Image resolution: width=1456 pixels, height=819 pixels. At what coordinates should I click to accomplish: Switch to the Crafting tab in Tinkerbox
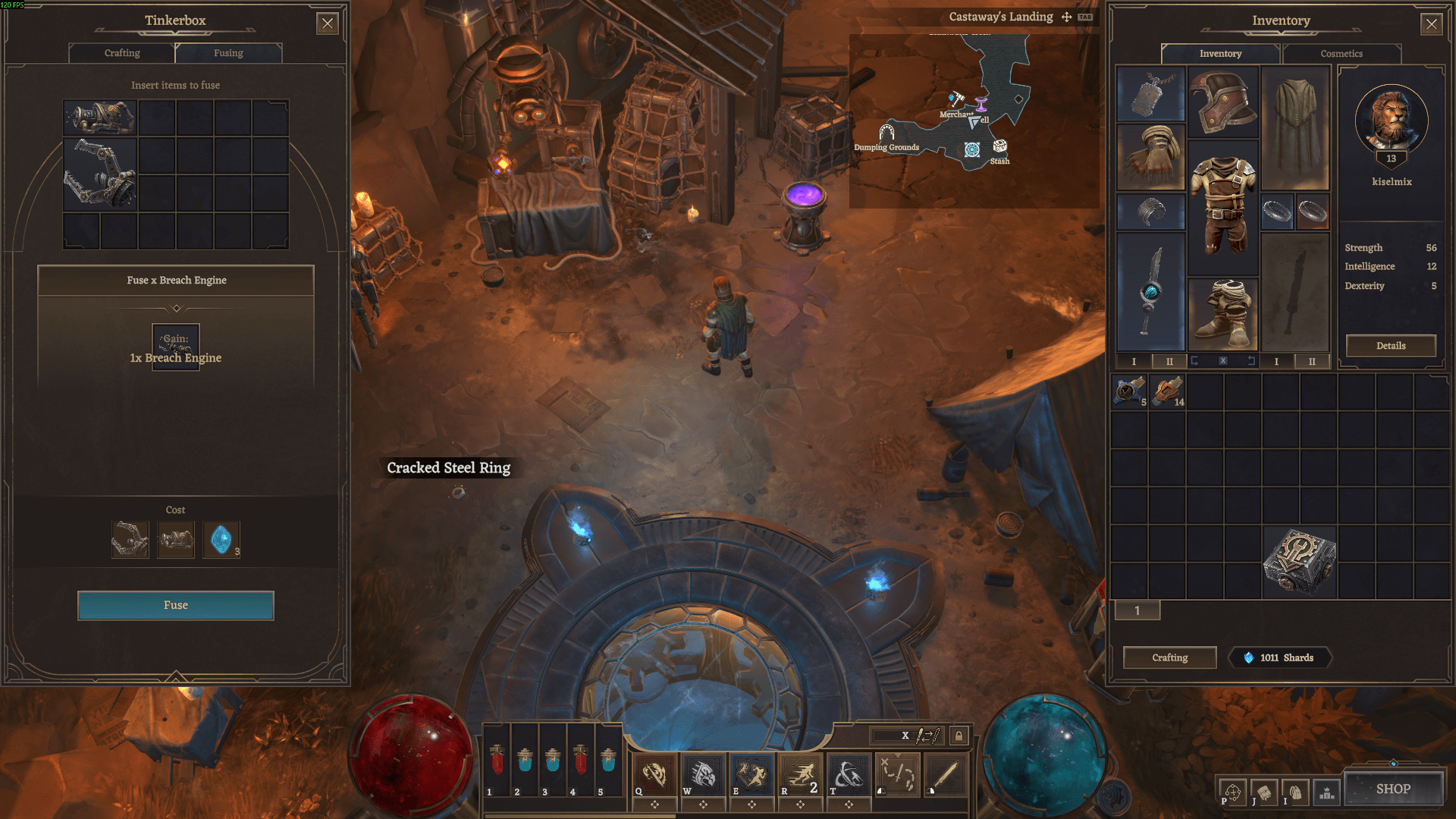(x=121, y=53)
